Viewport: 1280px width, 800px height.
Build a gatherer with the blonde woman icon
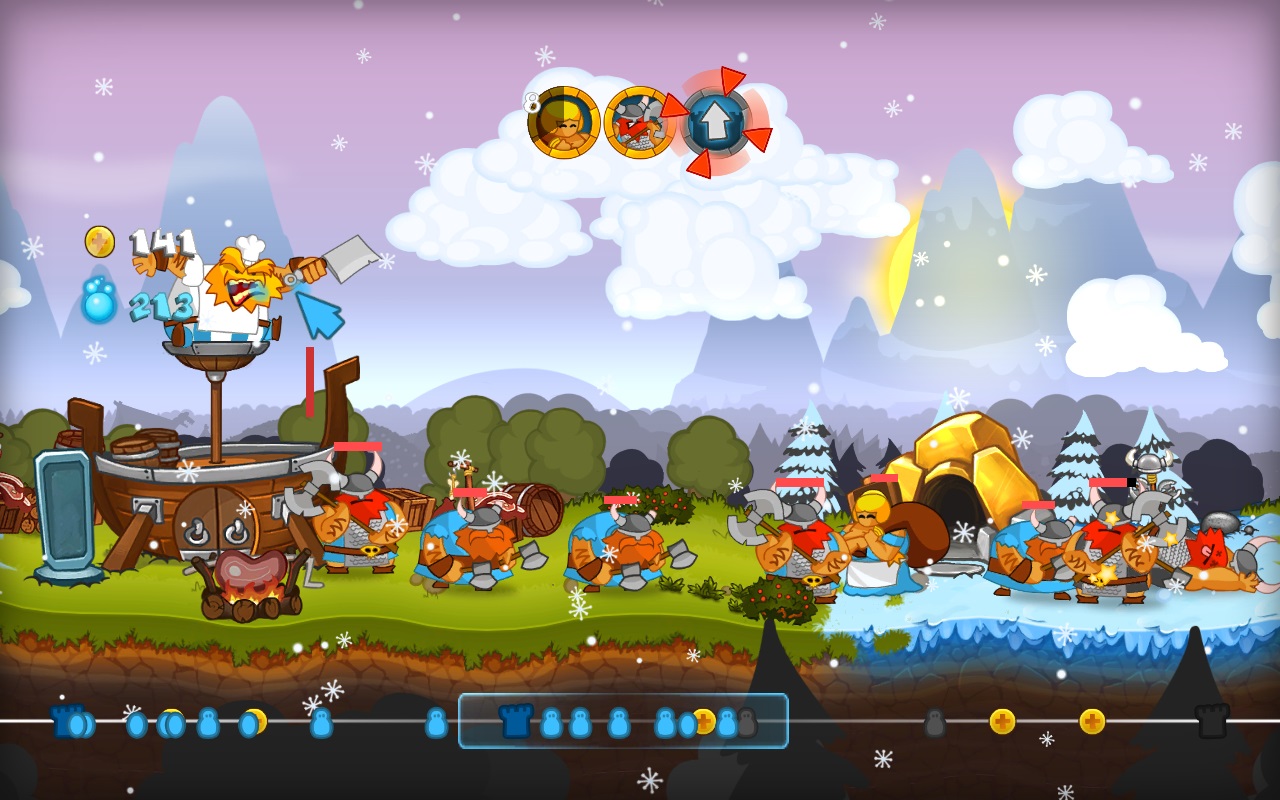pyautogui.click(x=564, y=122)
